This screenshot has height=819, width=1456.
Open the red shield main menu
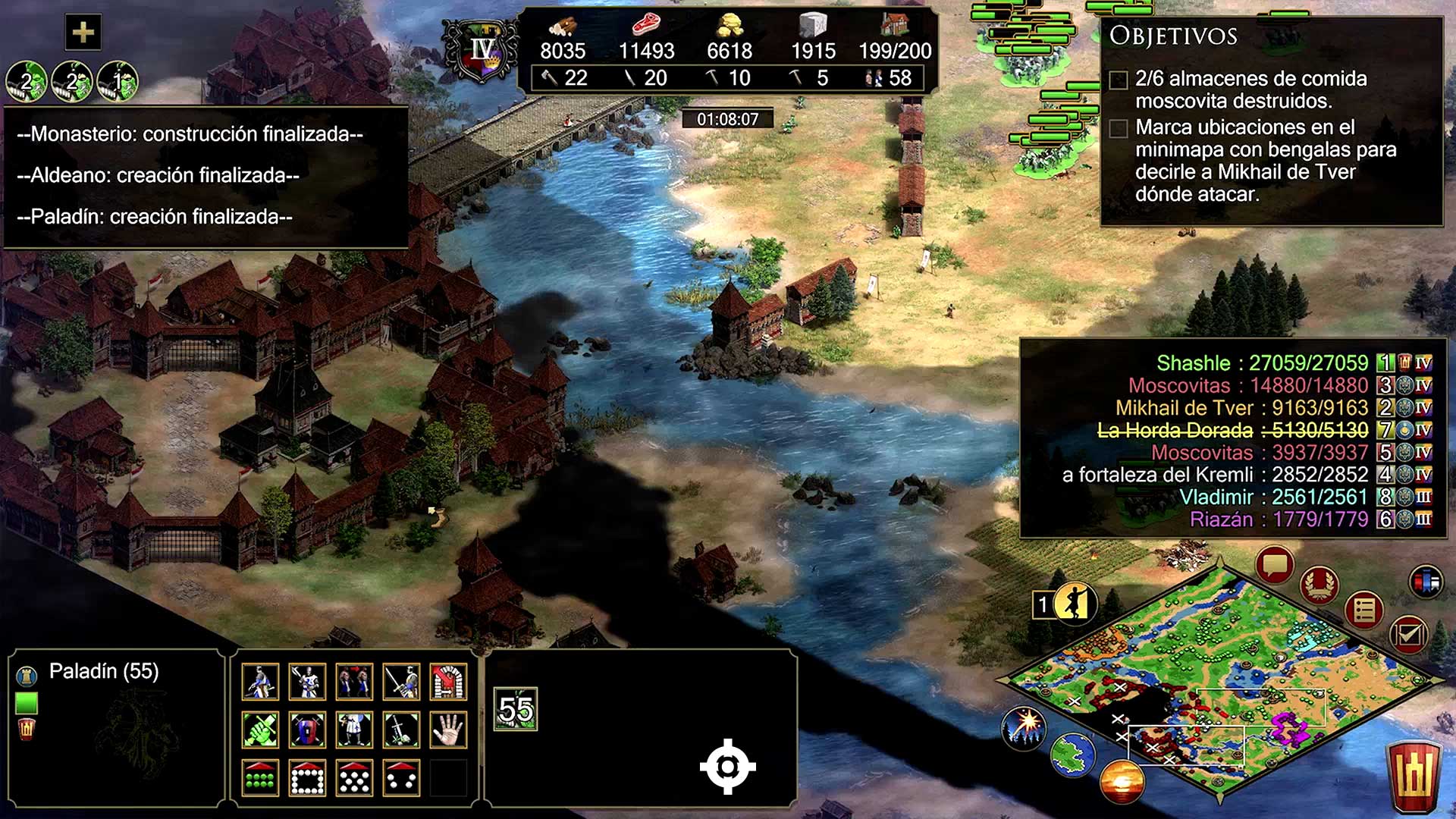click(1414, 775)
